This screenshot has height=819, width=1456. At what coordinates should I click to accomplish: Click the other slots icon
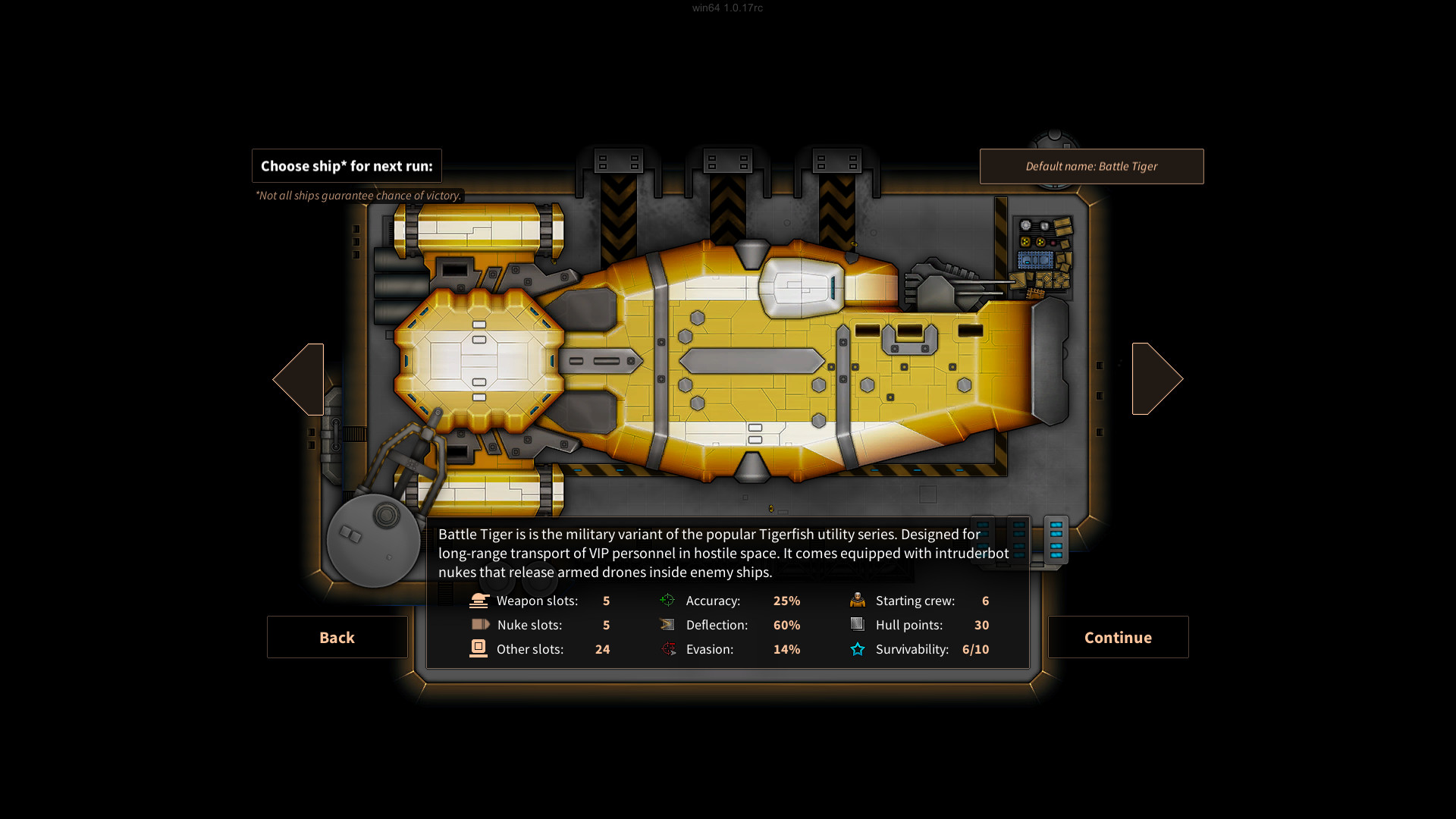tap(479, 648)
